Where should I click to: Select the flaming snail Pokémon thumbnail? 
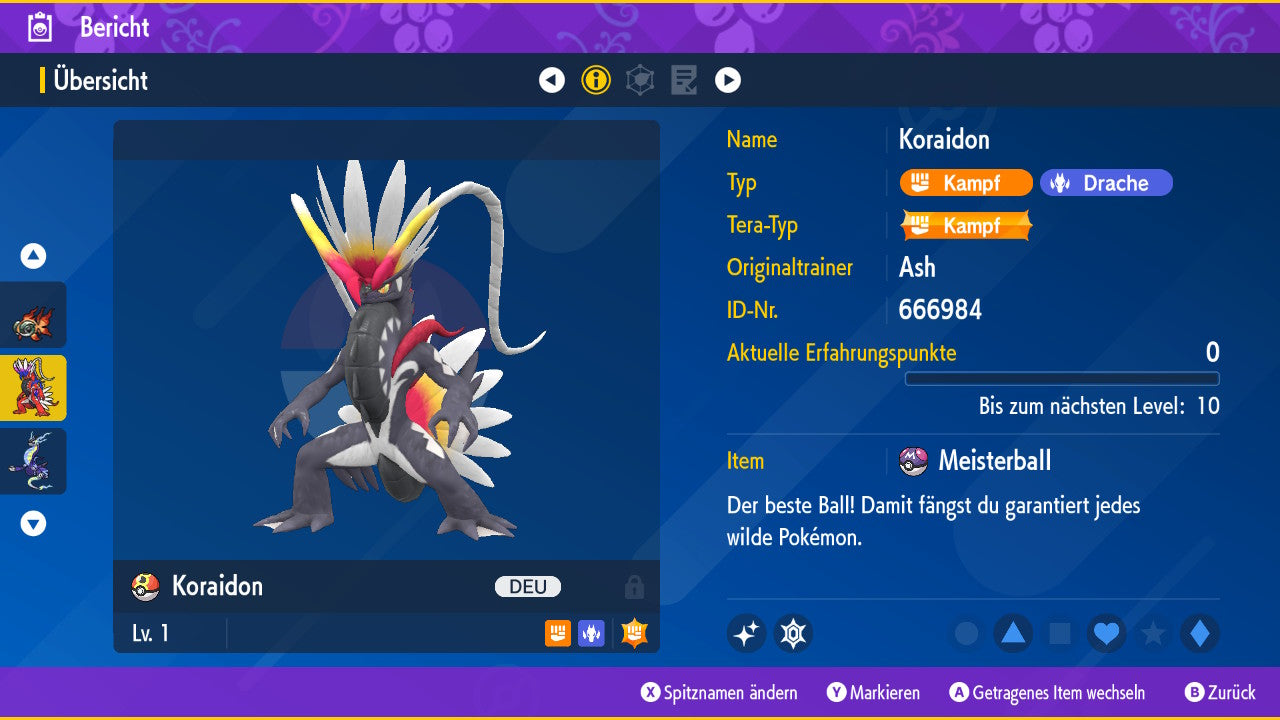coord(33,315)
